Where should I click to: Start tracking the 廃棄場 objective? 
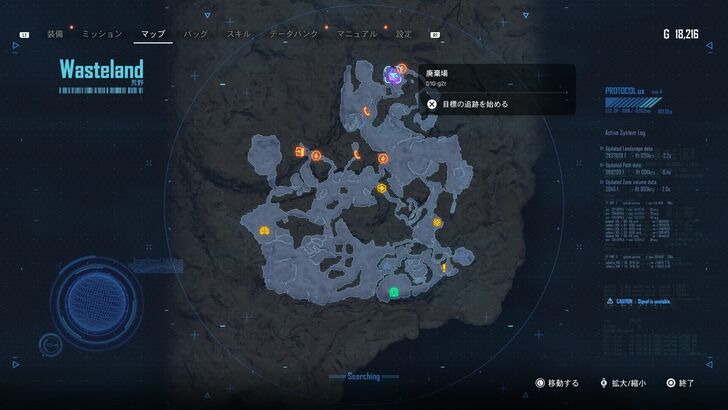(x=468, y=103)
